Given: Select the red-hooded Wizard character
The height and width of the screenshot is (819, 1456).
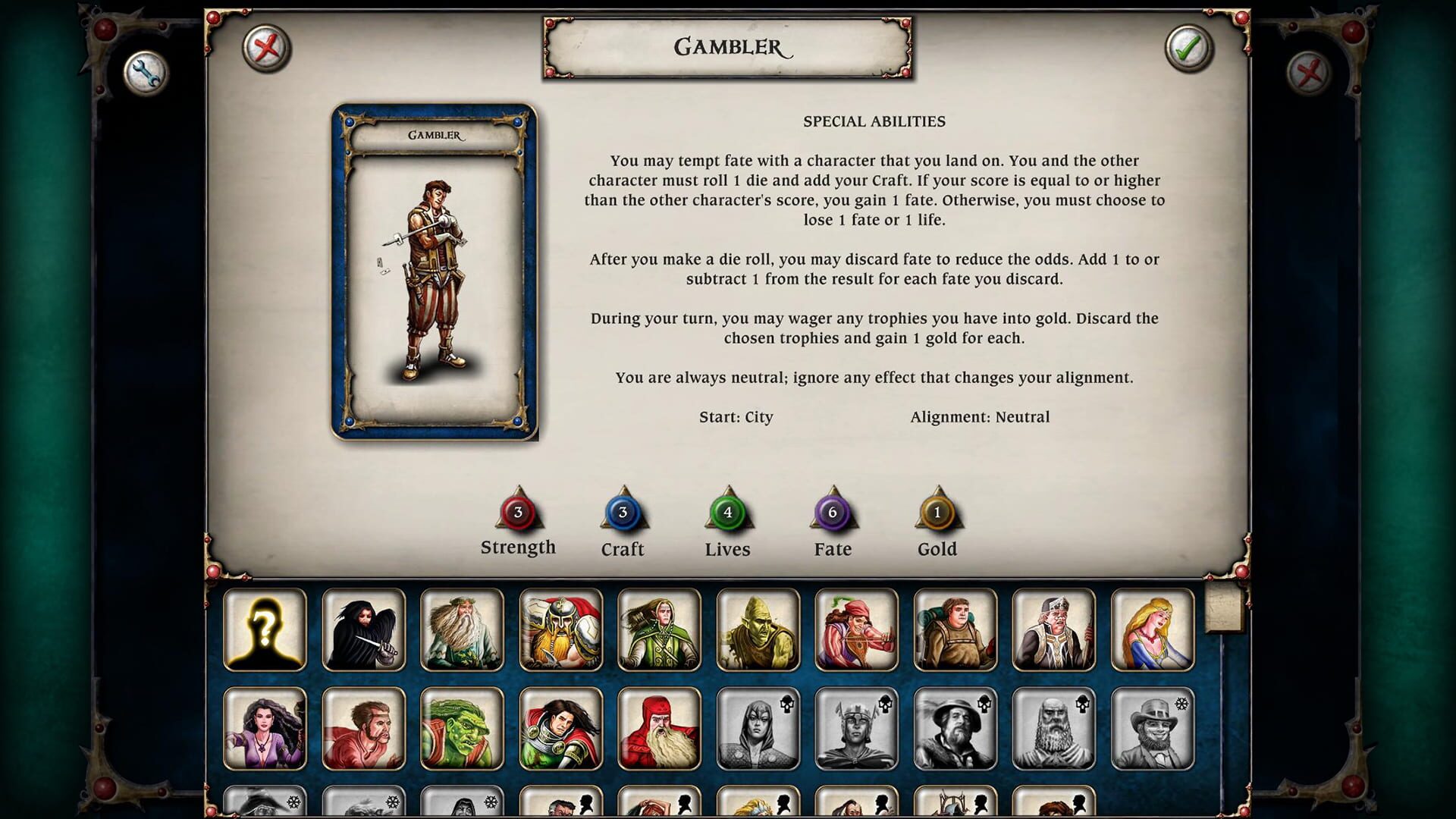Looking at the screenshot, I should [x=658, y=729].
